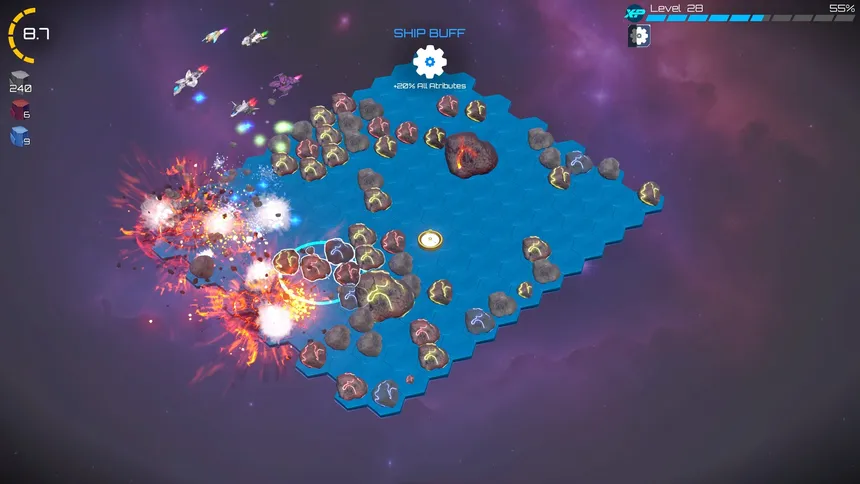Select the red cube resource icon
The width and height of the screenshot is (860, 484).
20,108
